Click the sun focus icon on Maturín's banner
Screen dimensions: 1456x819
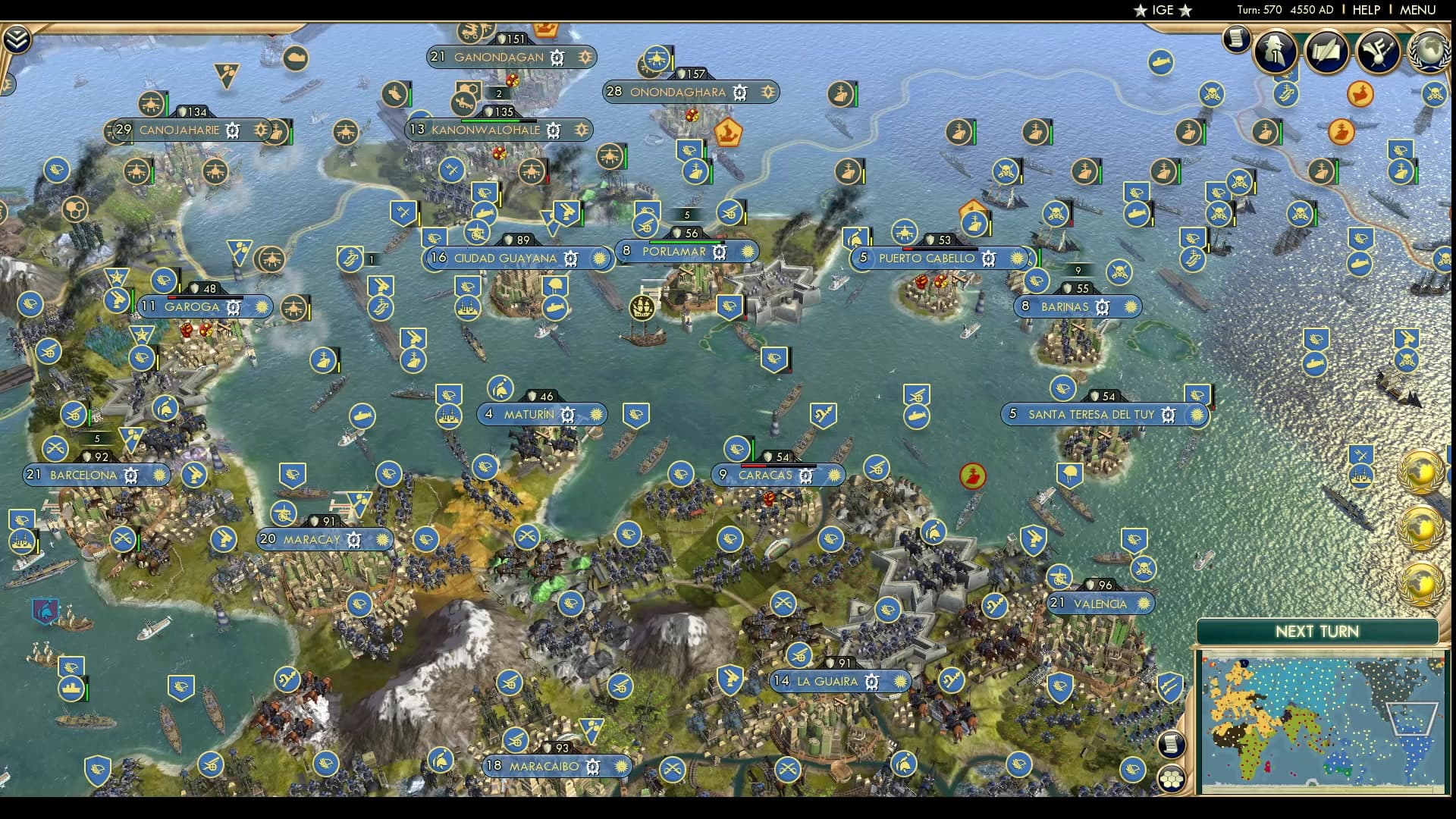[597, 414]
